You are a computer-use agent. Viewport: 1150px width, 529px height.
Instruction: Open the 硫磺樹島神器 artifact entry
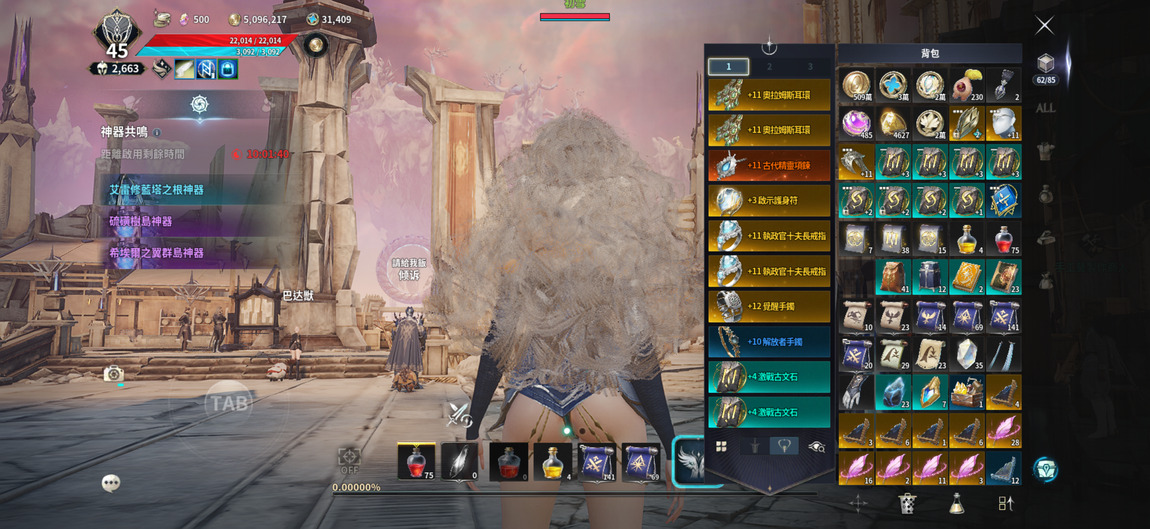tap(141, 221)
